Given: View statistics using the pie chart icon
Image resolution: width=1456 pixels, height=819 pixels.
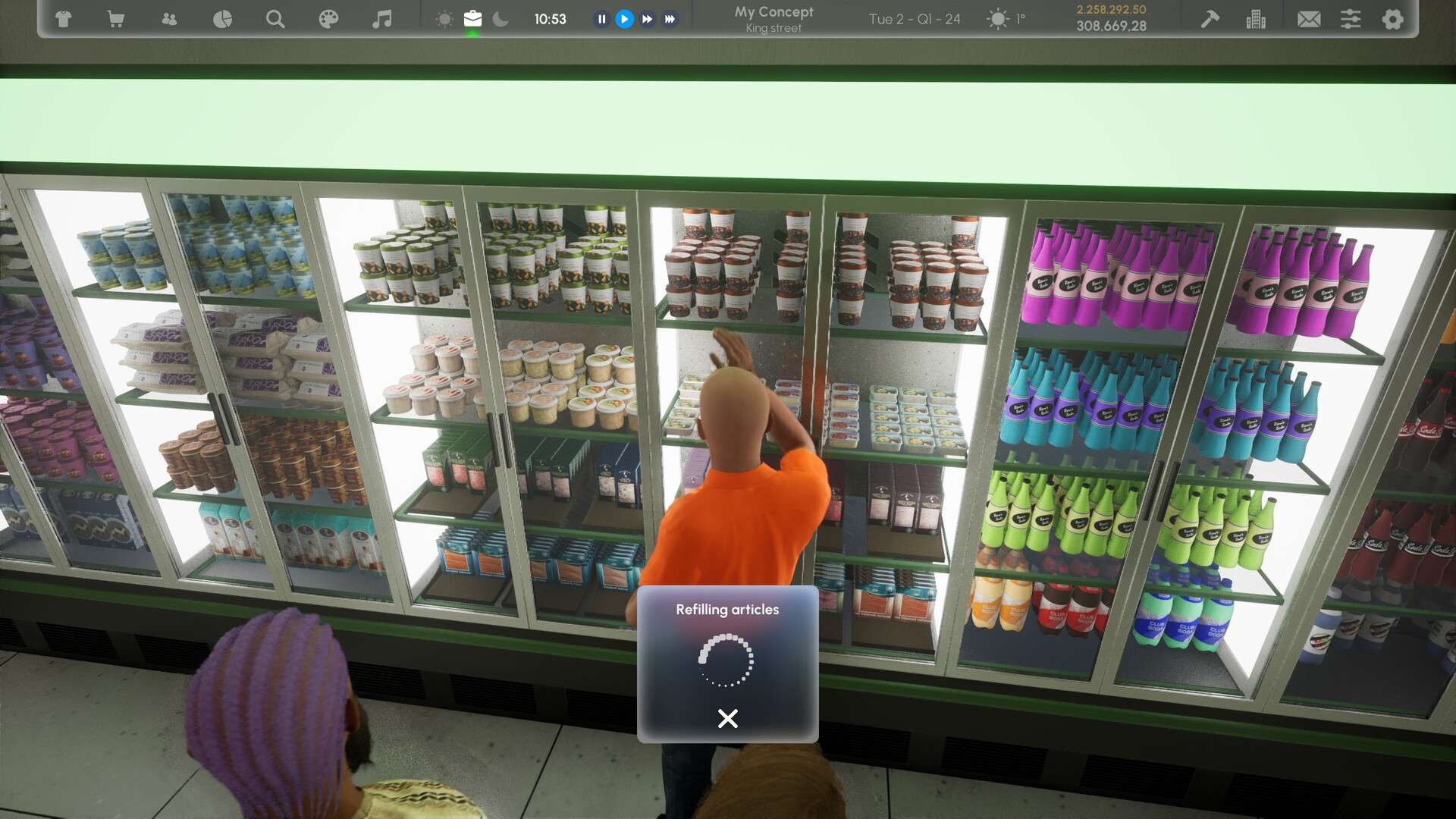Looking at the screenshot, I should coord(222,19).
